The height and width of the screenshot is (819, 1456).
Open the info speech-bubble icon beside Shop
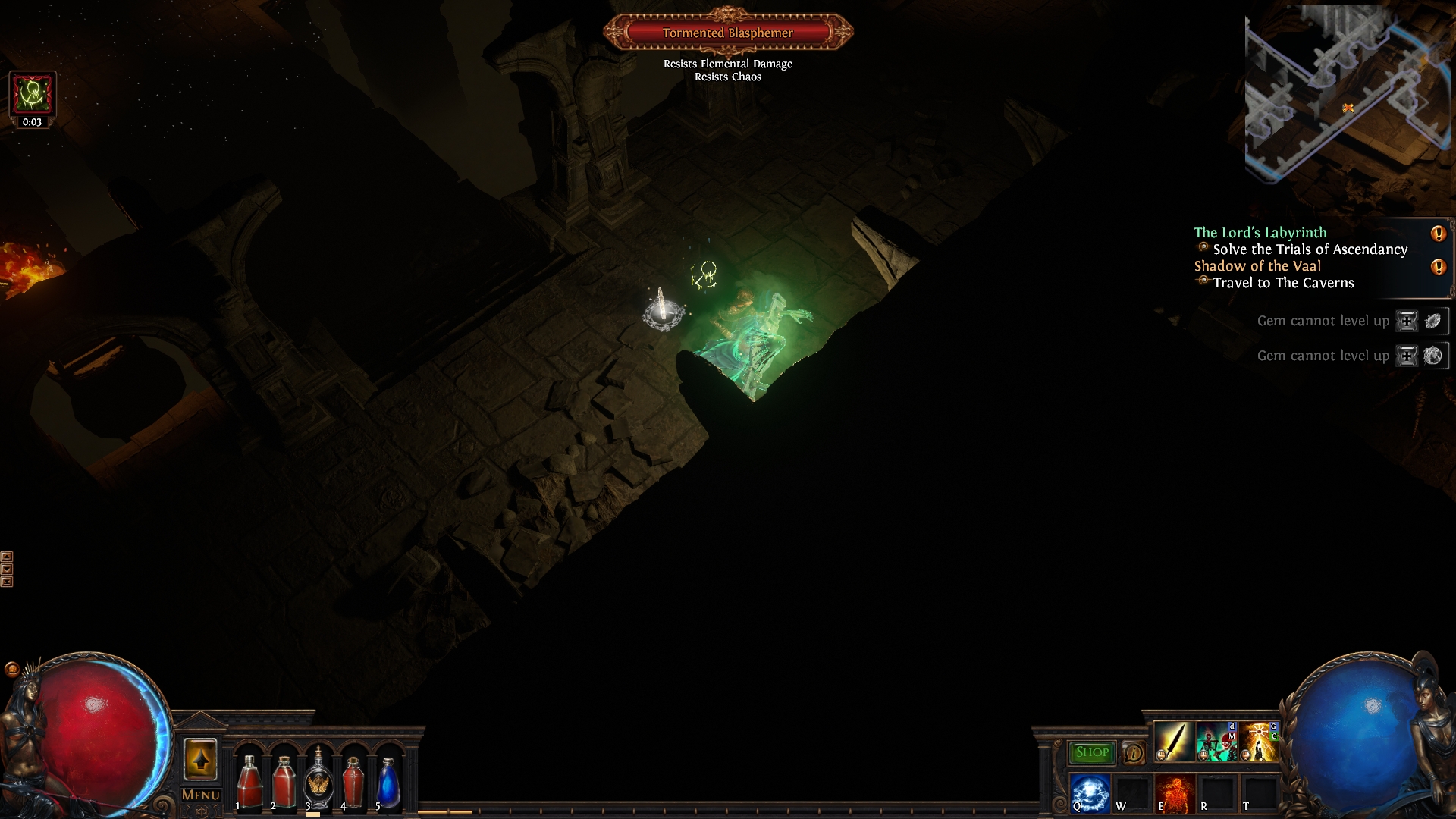[1133, 753]
